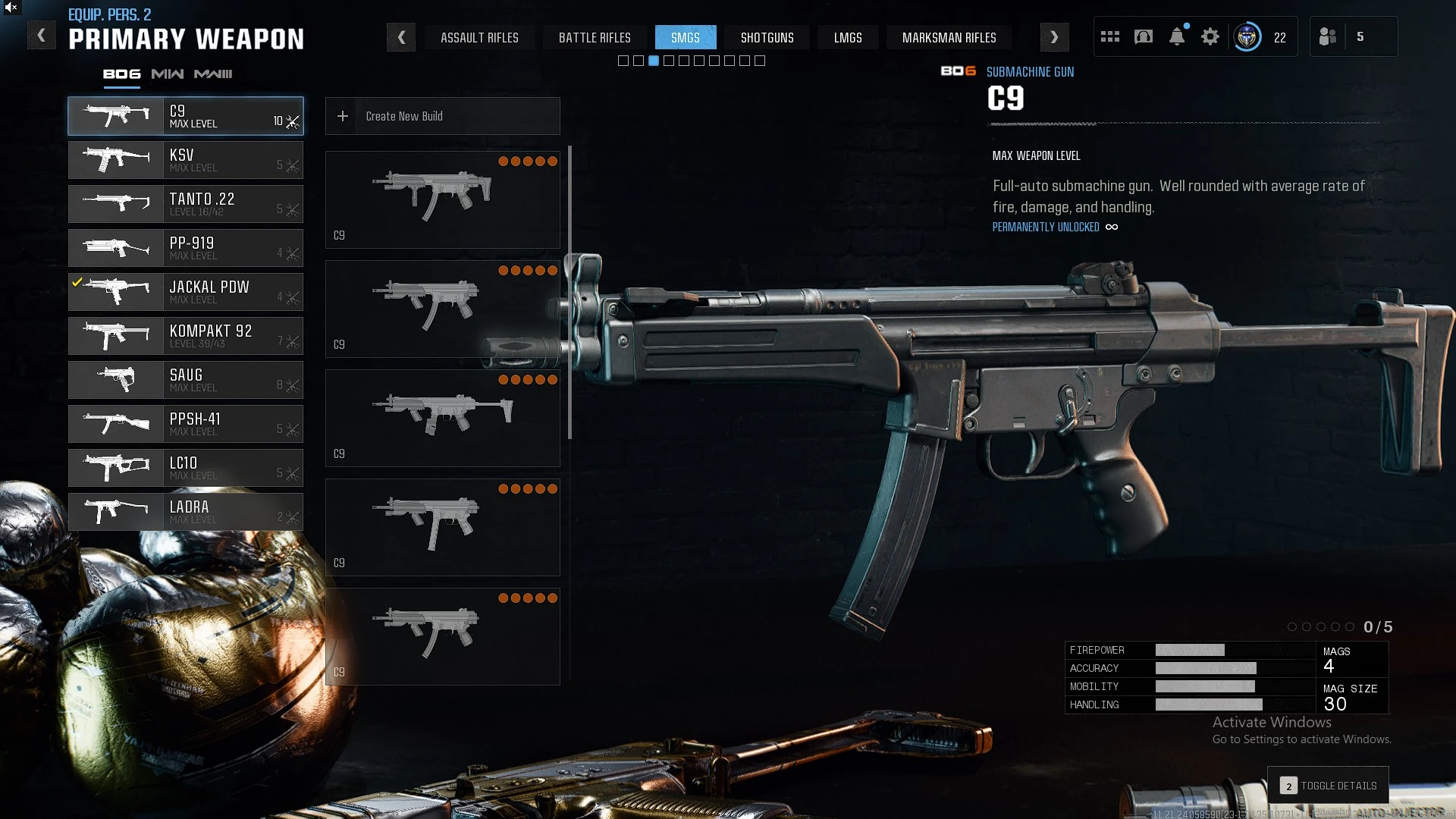Open the settings gear icon
This screenshot has height=819, width=1456.
[x=1210, y=36]
